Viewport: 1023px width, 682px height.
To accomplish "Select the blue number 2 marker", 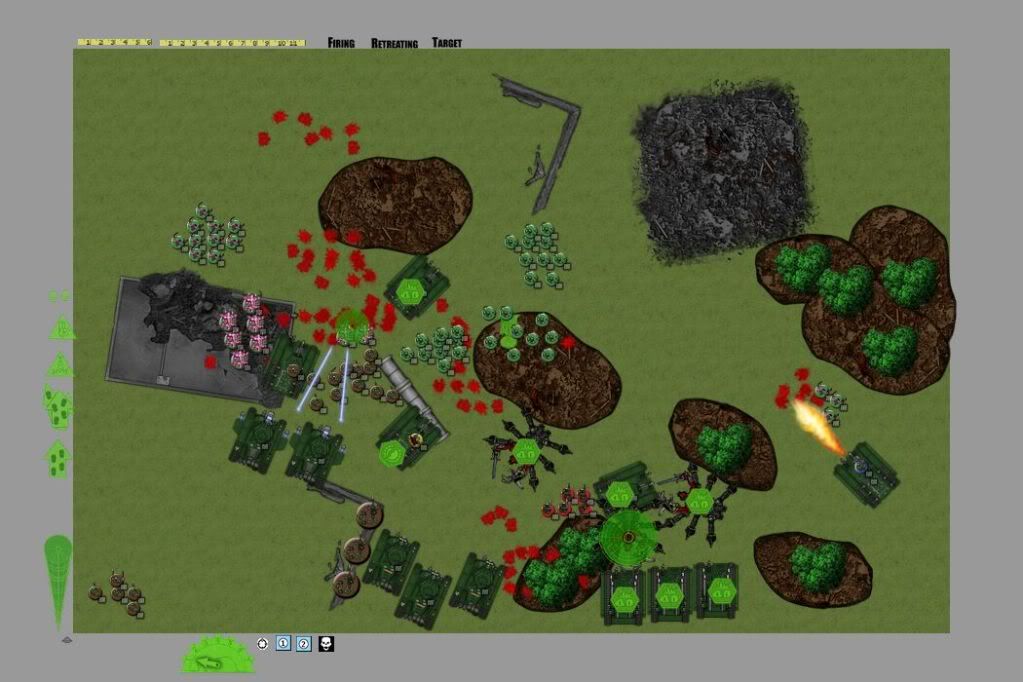I will [304, 643].
